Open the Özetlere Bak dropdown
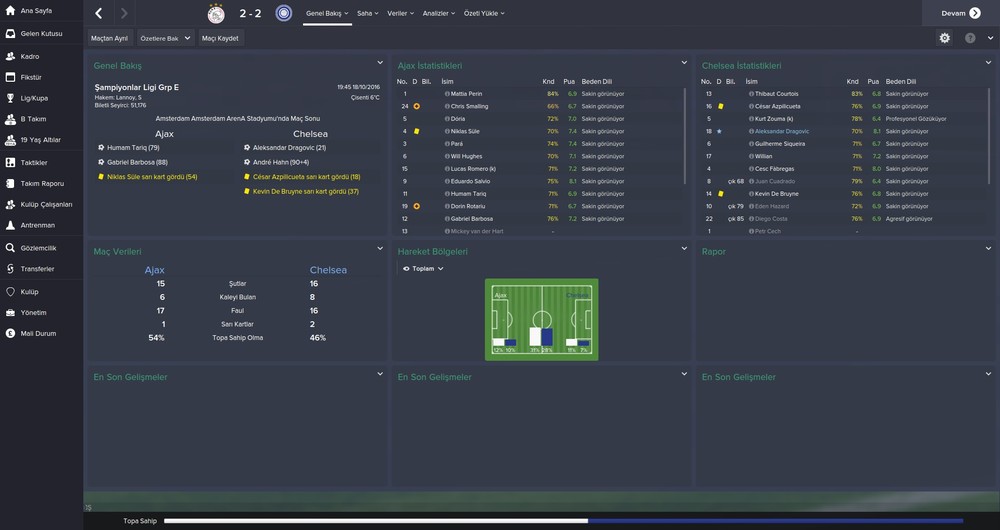The width and height of the screenshot is (1000, 530). [164, 38]
